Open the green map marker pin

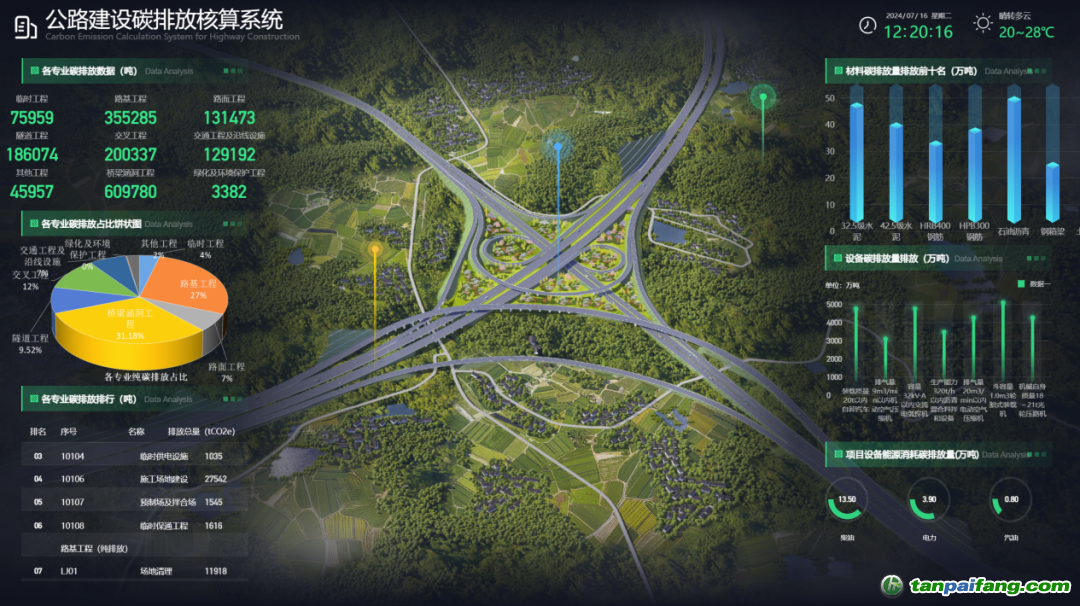point(764,99)
